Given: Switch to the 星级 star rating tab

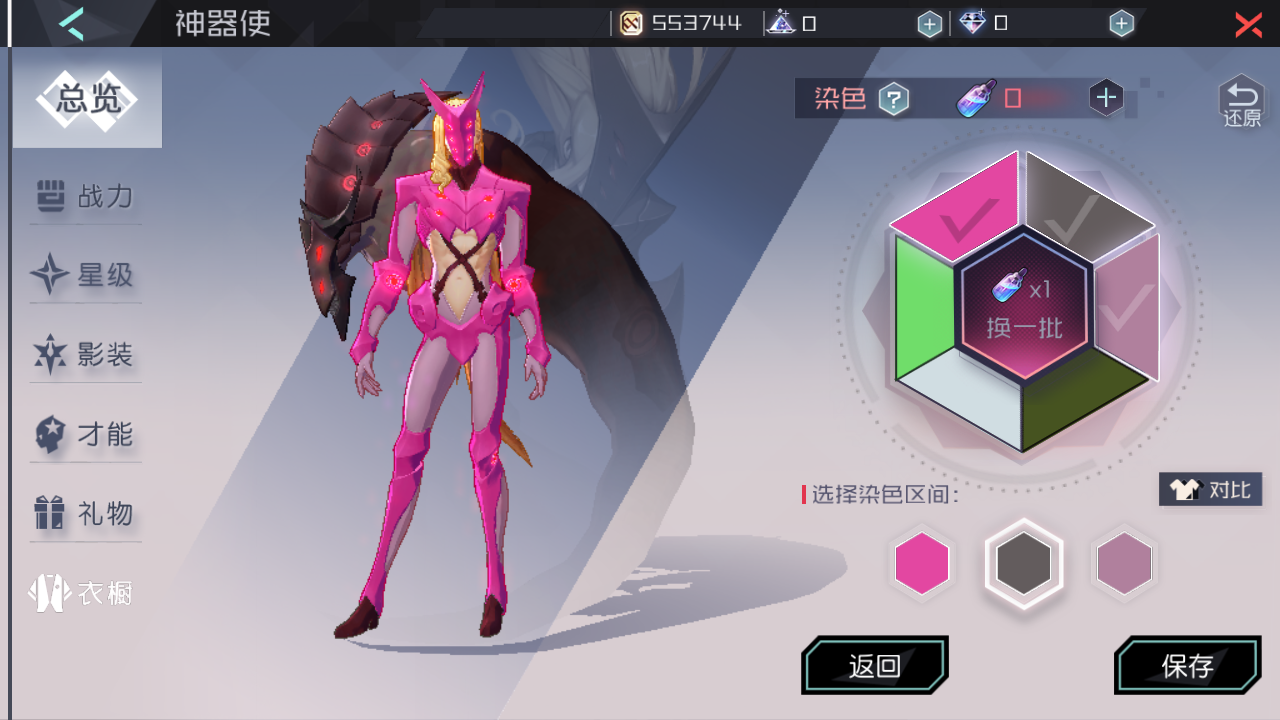Looking at the screenshot, I should (x=85, y=276).
